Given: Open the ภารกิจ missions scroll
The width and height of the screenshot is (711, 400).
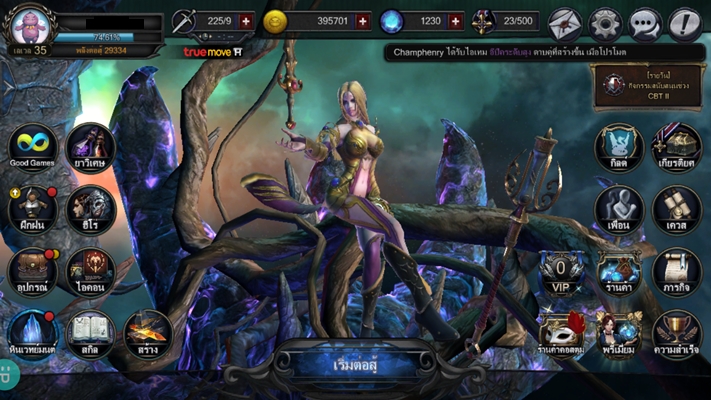Looking at the screenshot, I should pyautogui.click(x=677, y=270).
